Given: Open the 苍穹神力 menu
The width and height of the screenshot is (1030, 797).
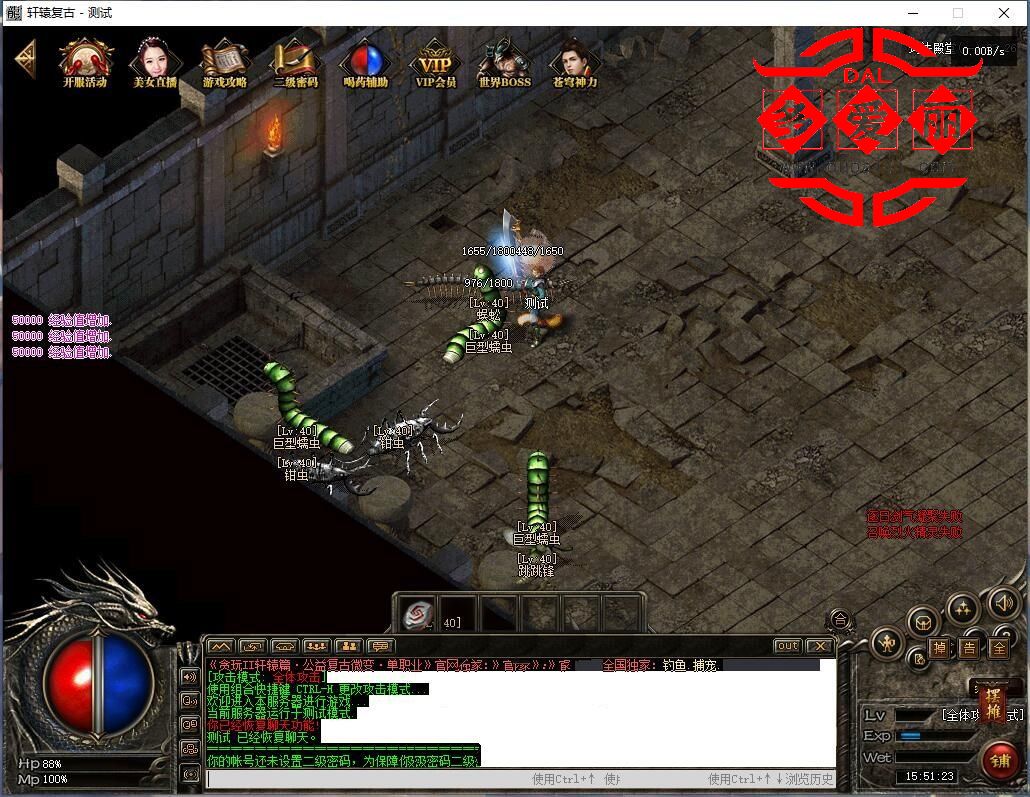Looking at the screenshot, I should (x=574, y=62).
